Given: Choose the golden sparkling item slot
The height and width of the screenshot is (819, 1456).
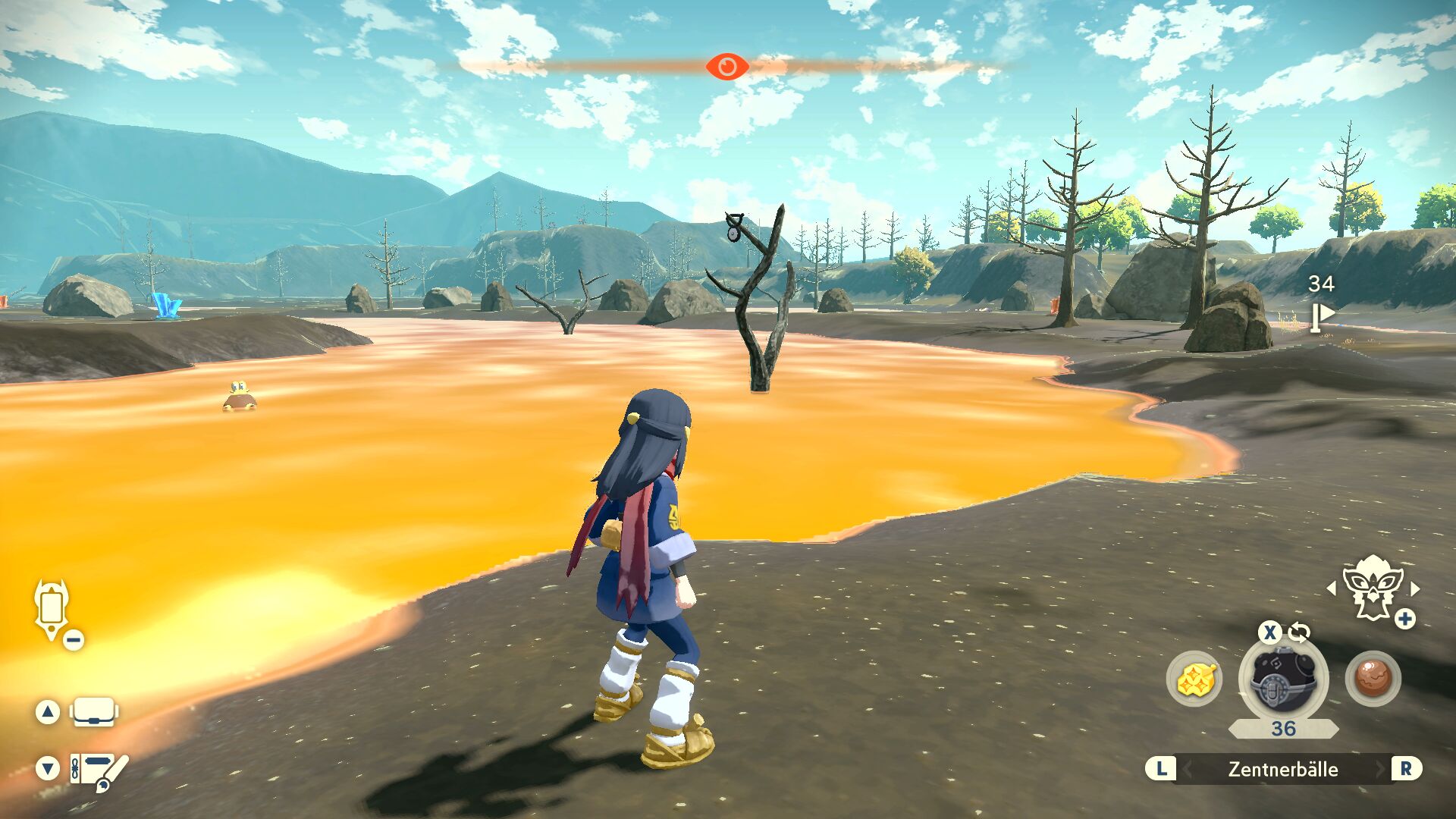Looking at the screenshot, I should click(1194, 679).
